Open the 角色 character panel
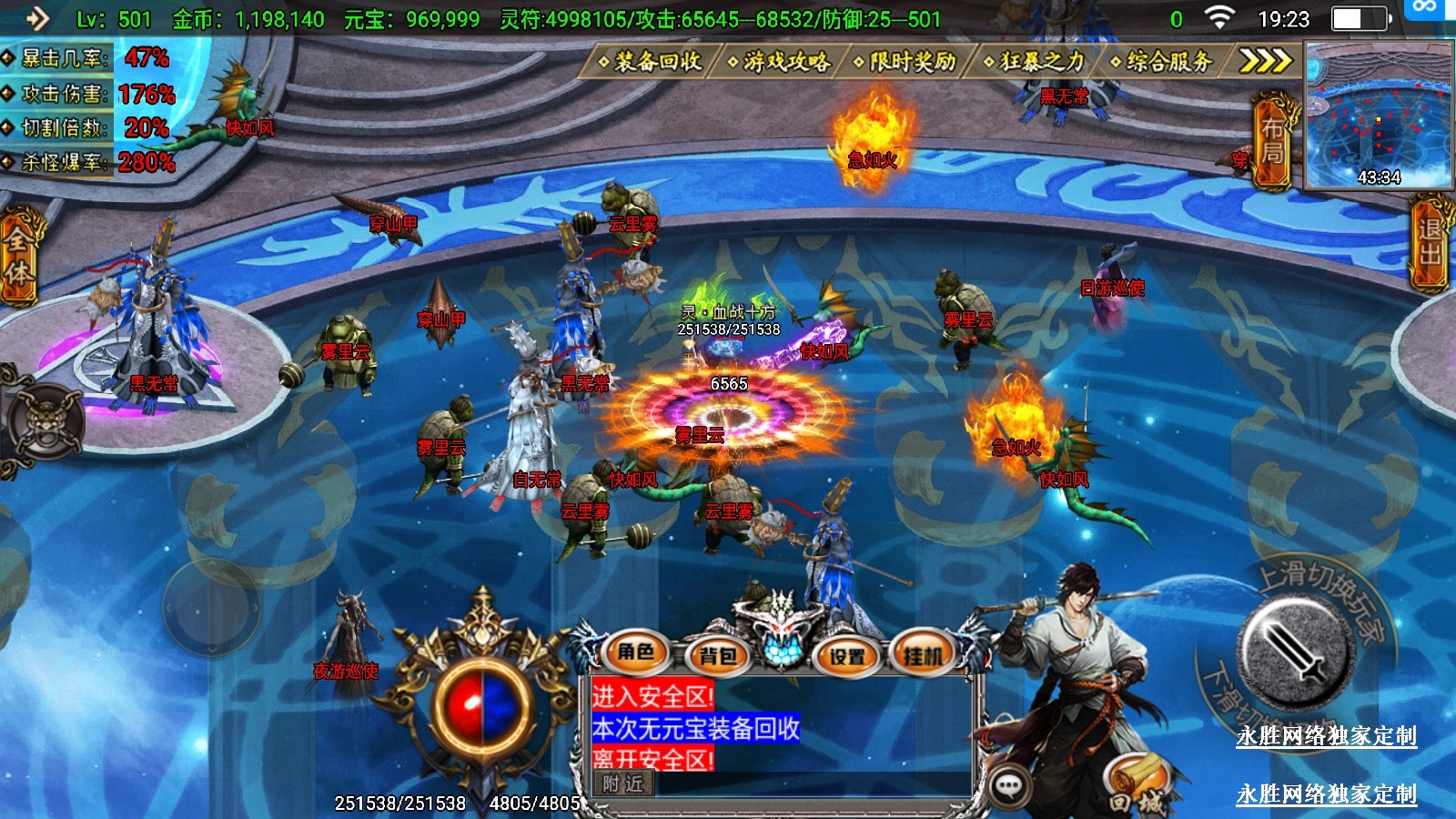 tap(636, 652)
